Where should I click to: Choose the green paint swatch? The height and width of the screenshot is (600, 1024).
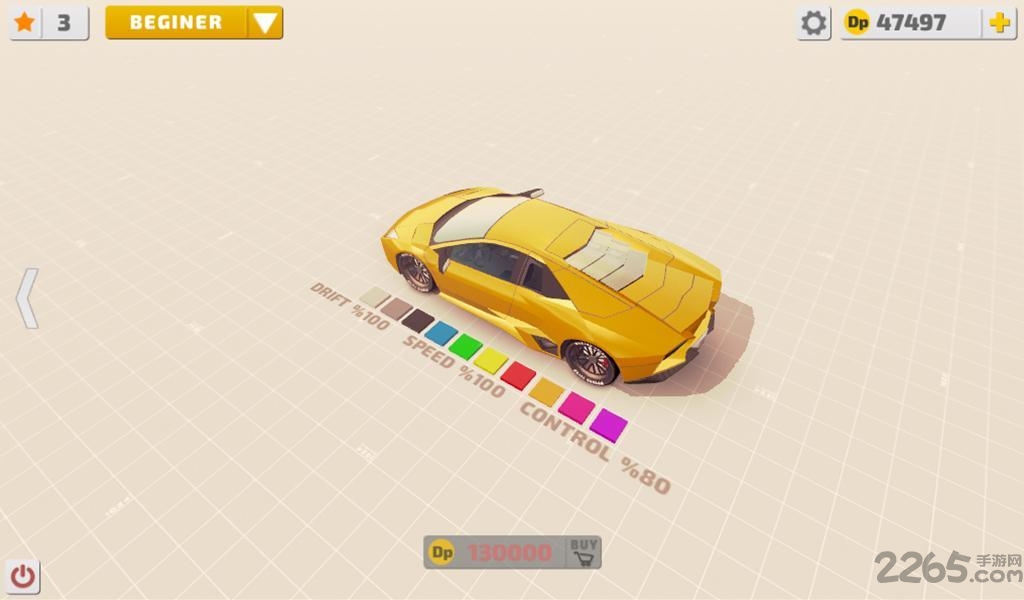[x=465, y=346]
